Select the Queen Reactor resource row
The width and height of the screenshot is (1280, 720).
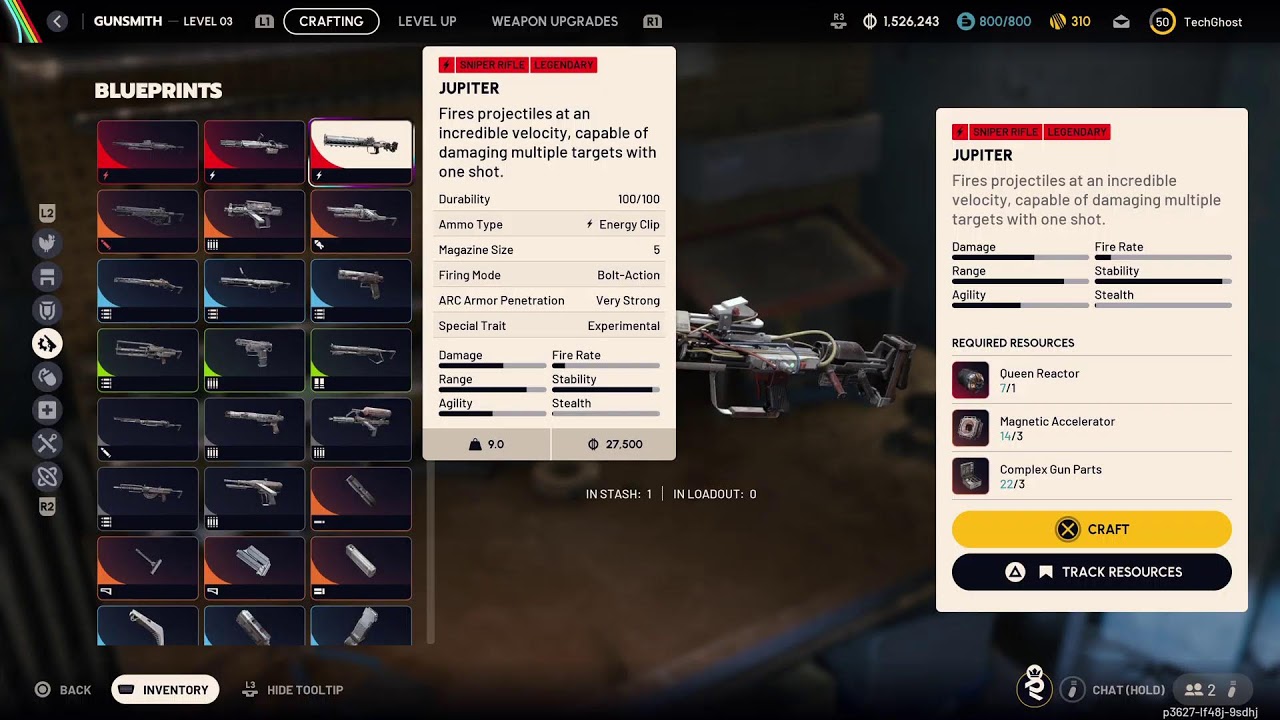tap(1091, 380)
